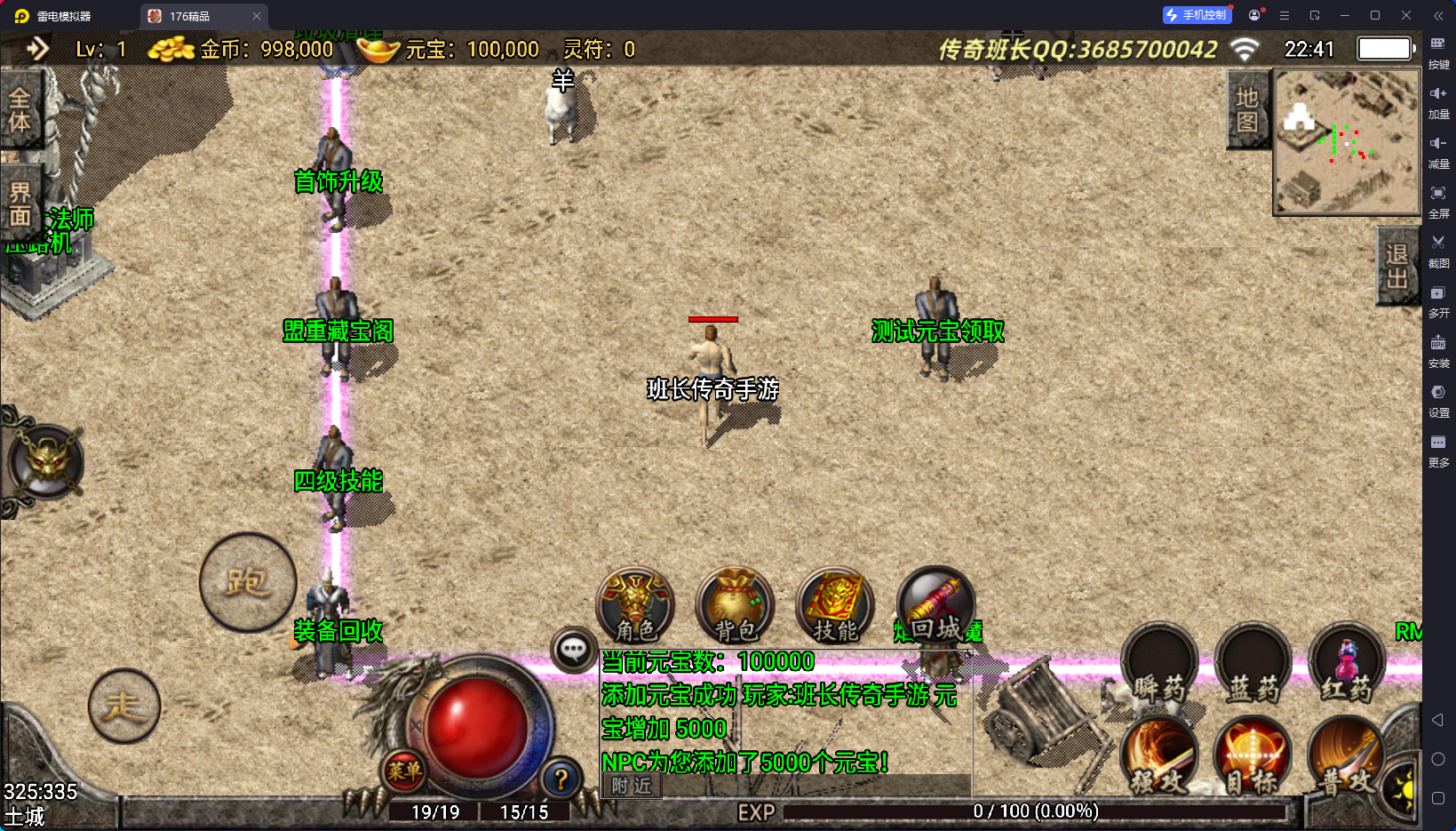
Task: Open the 地图 map button
Action: (1247, 109)
